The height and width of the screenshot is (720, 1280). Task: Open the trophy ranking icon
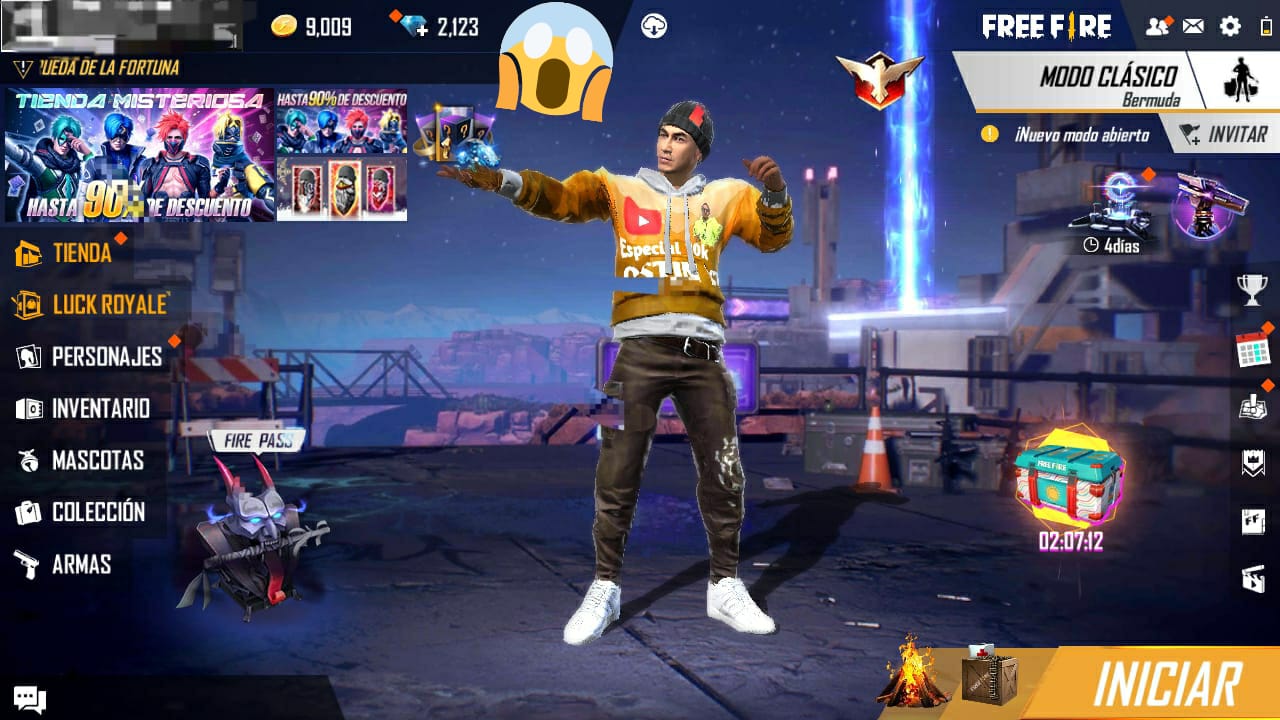point(1252,290)
